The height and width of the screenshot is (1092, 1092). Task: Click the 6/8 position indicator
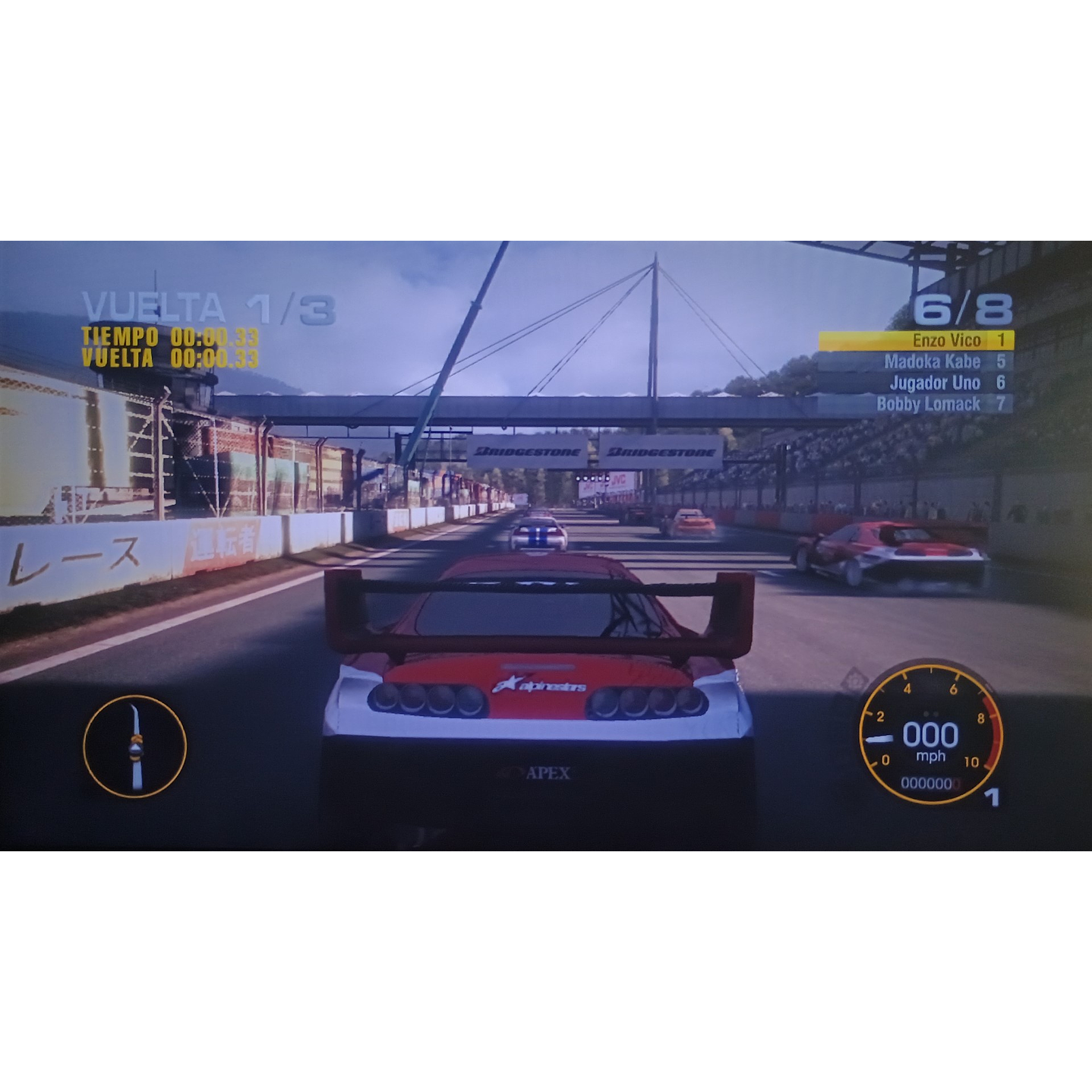coord(962,308)
